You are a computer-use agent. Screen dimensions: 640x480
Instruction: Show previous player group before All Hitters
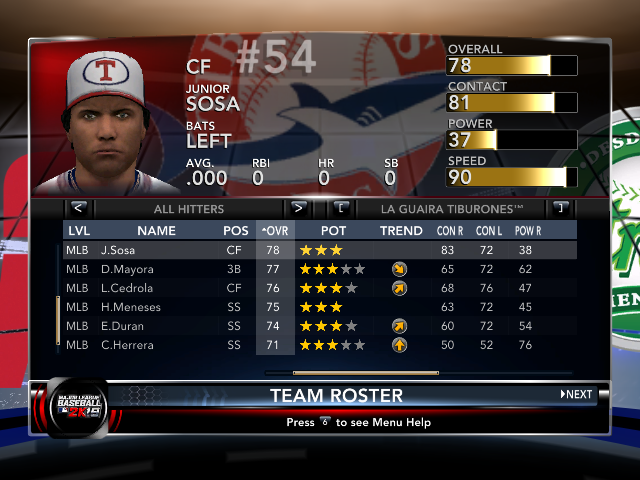click(79, 209)
